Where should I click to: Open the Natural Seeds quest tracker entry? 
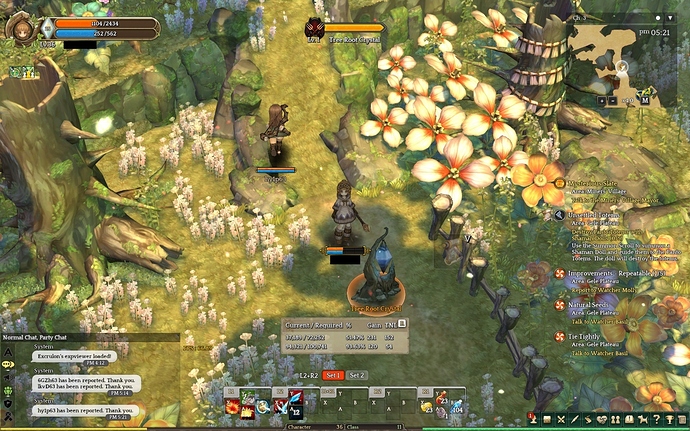(590, 303)
